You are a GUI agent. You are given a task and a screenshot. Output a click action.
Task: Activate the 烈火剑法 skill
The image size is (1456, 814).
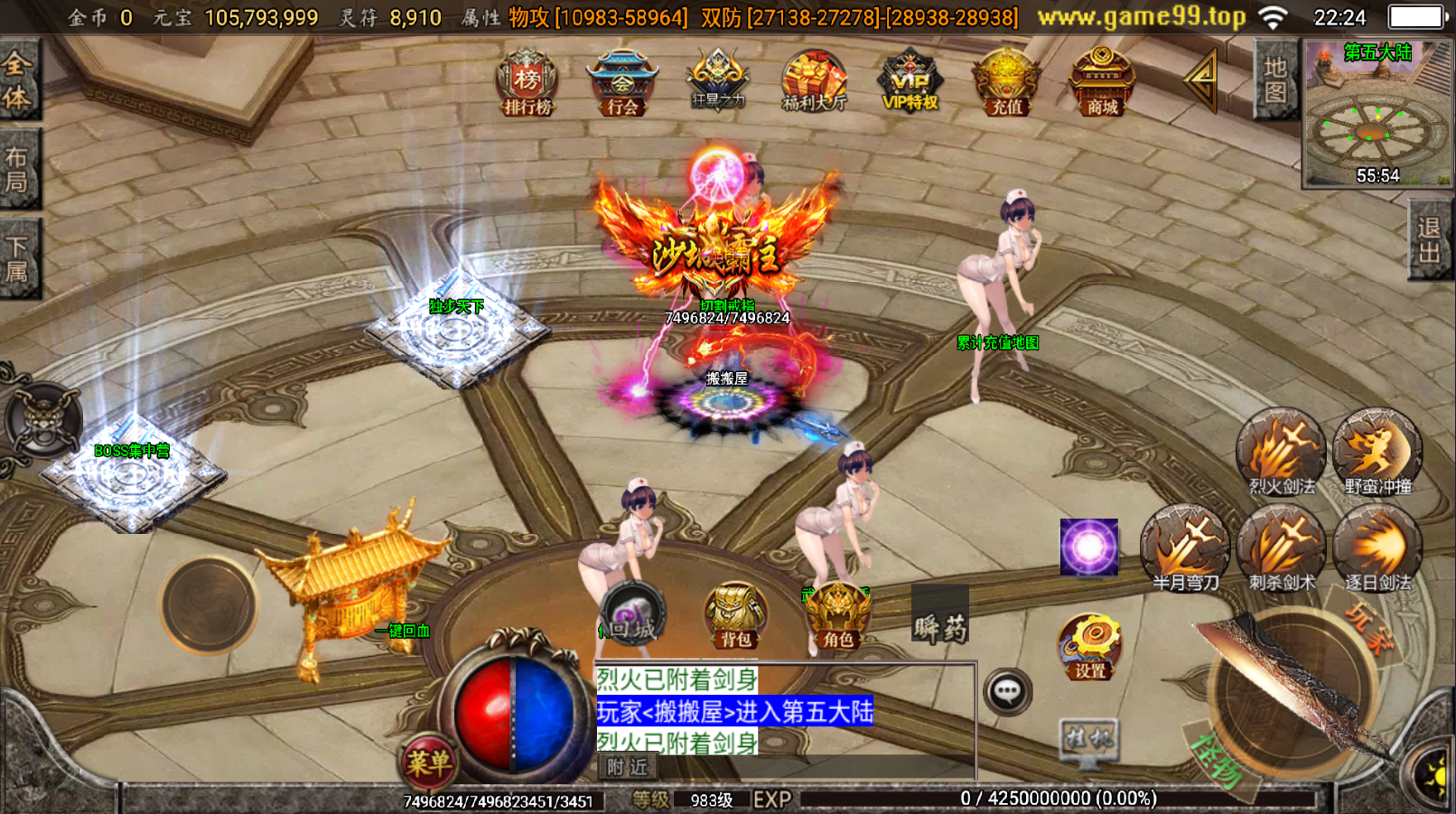coord(1281,452)
